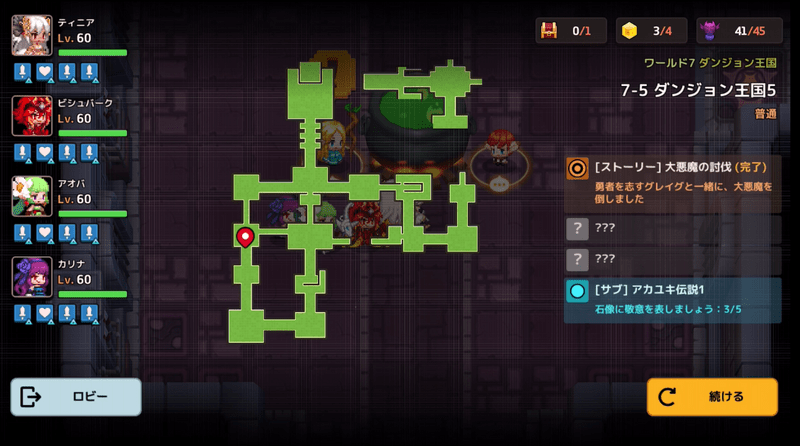The height and width of the screenshot is (446, 800).
Task: Select アオバ's character portrait
Action: (x=32, y=196)
